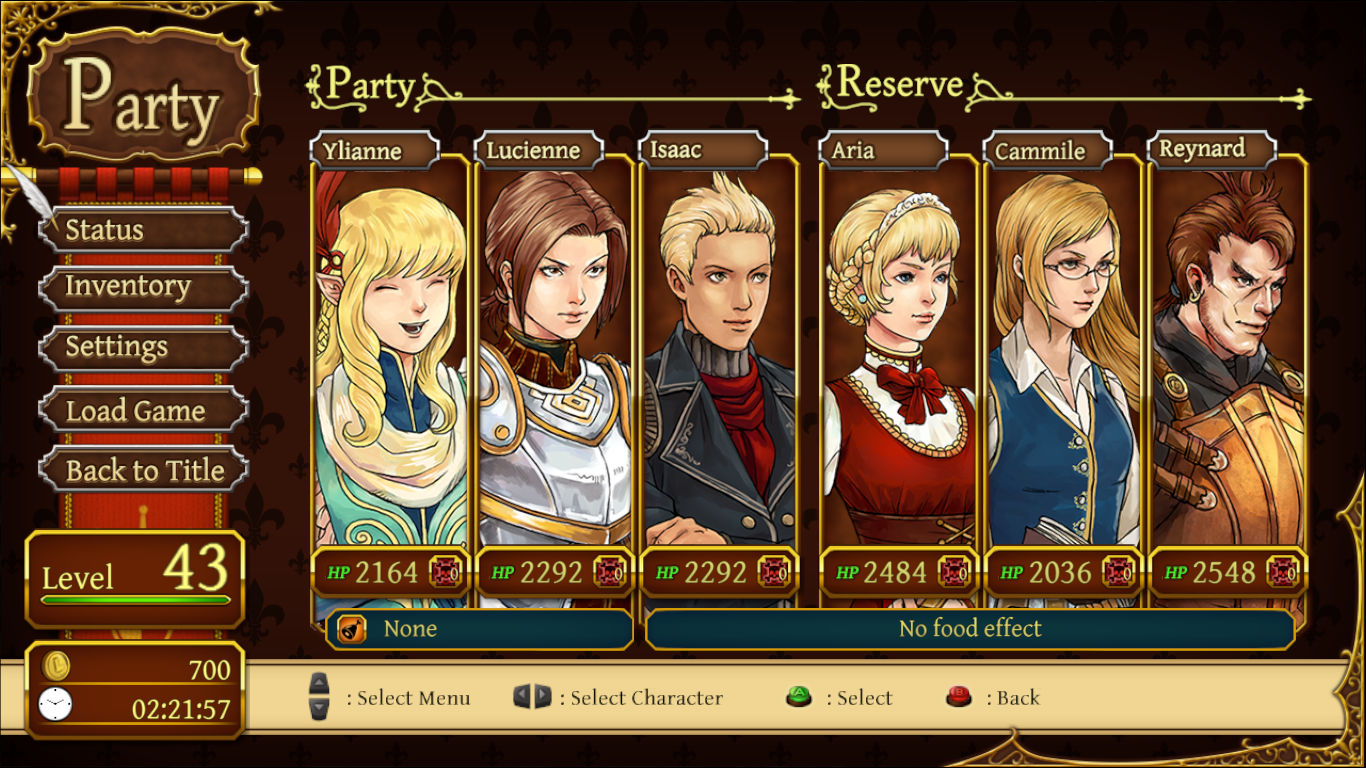Screen dimensions: 1366x768
Task: Select Ylianne's character card
Action: pyautogui.click(x=391, y=360)
